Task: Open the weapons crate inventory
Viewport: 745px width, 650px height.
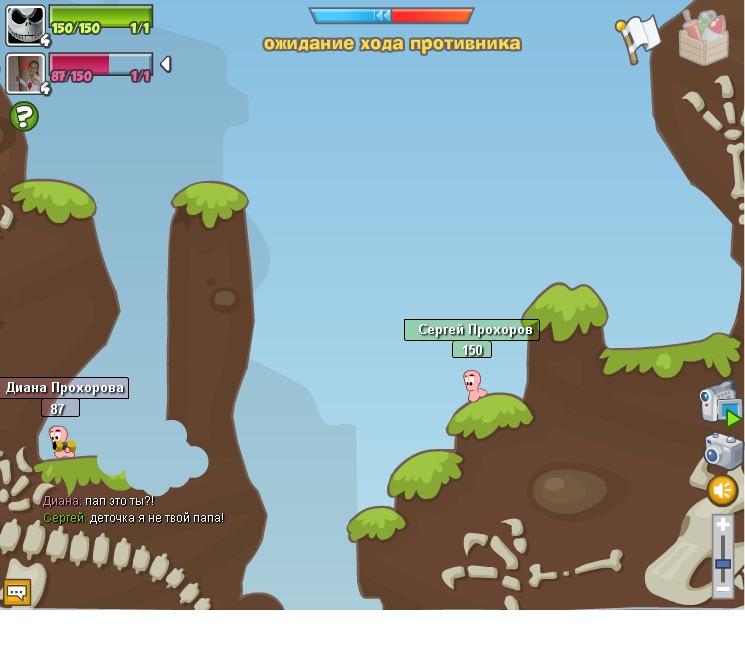Action: [703, 38]
